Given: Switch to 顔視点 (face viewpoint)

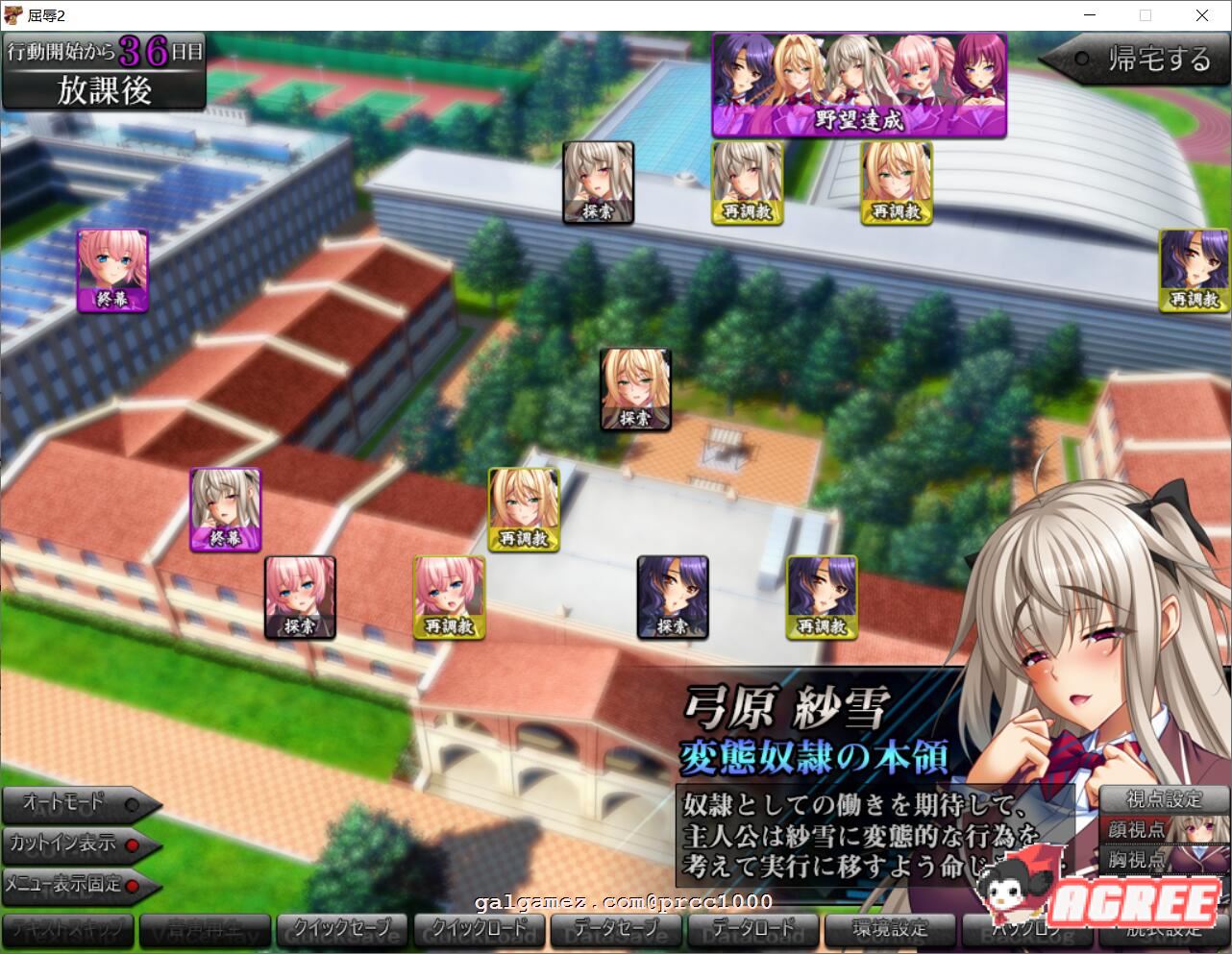Looking at the screenshot, I should 1137,829.
